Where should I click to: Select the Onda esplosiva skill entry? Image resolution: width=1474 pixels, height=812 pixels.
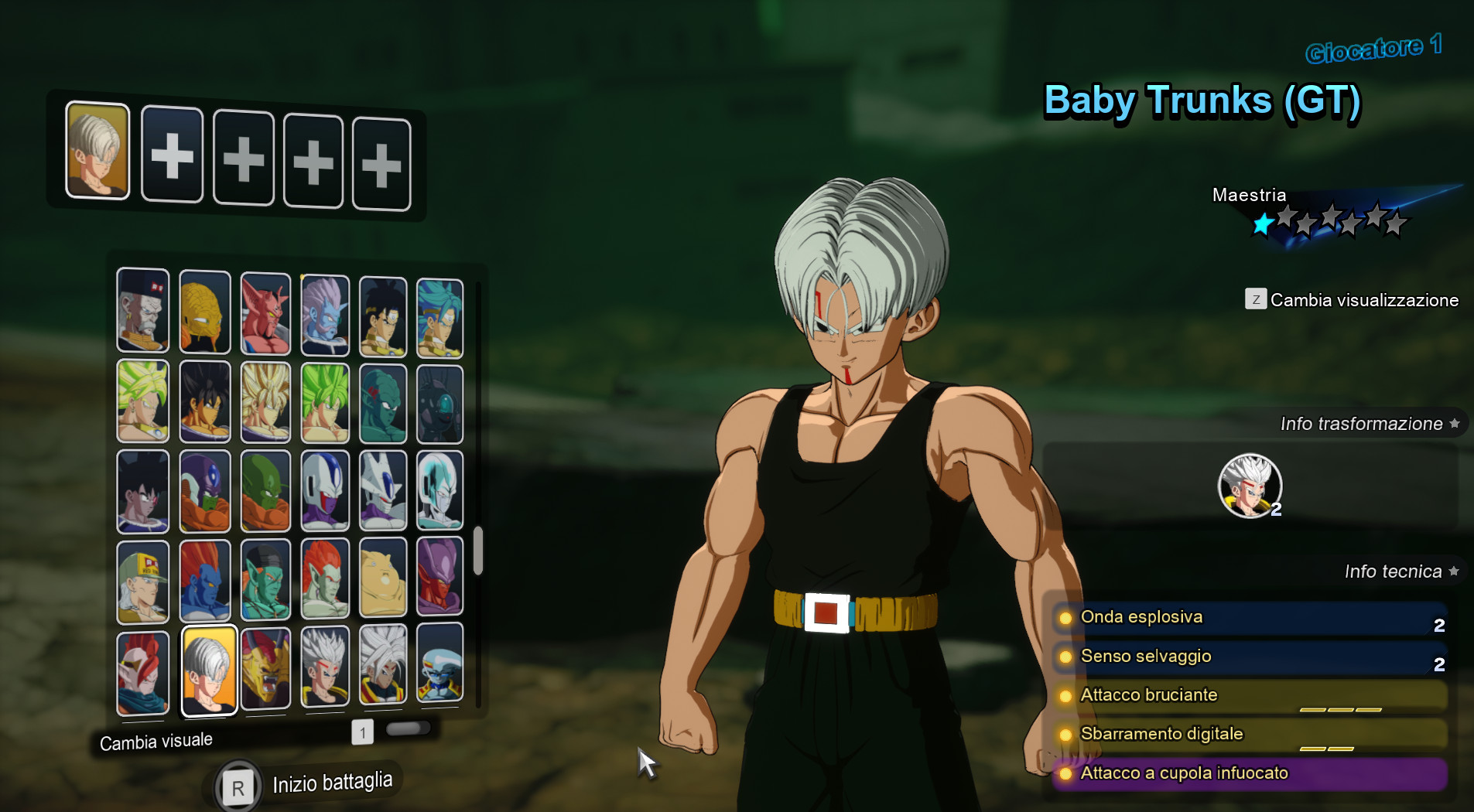1253,617
